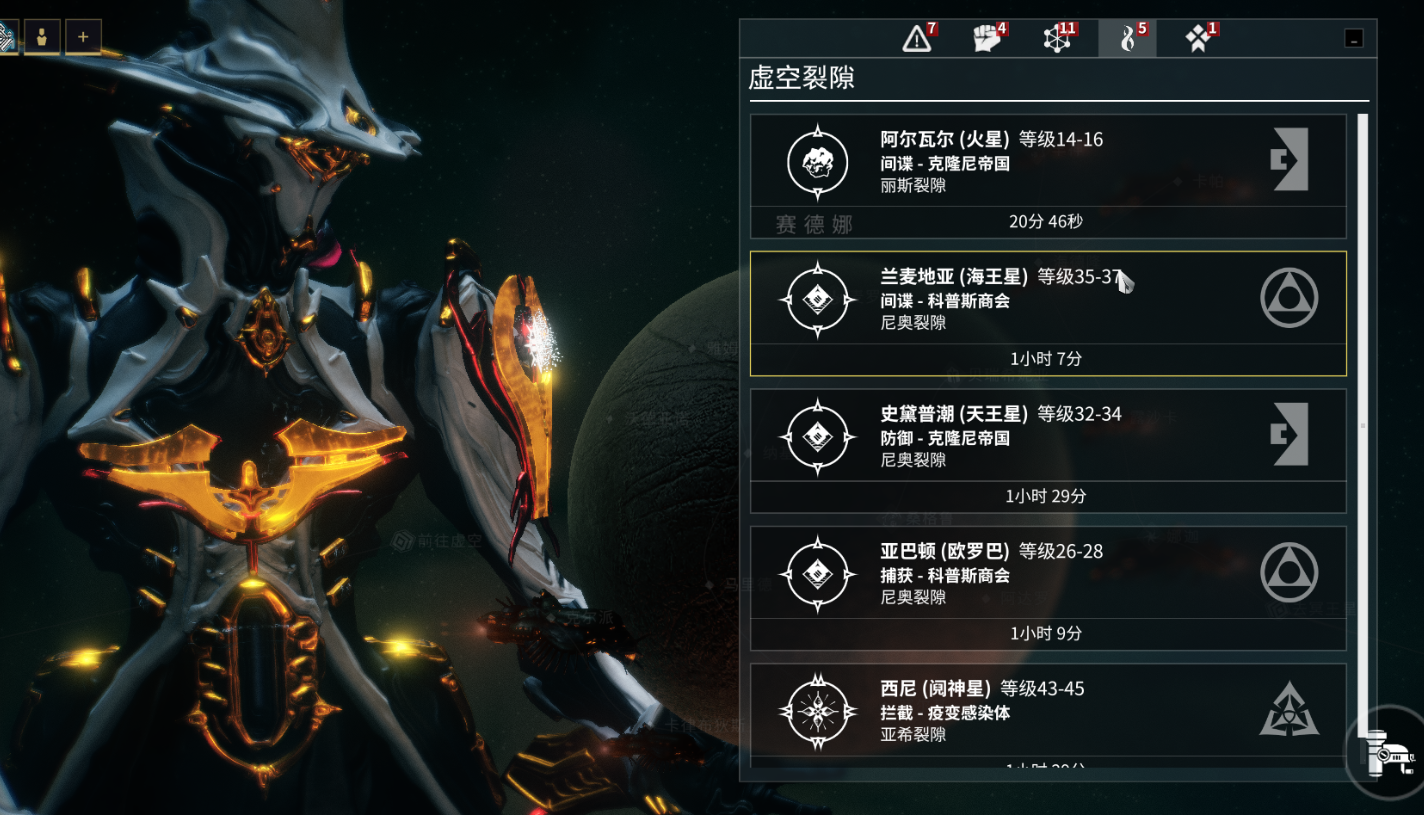The height and width of the screenshot is (815, 1424).
Task: Click the Lith relic icon beside 阿尔瓦尔
Action: coord(817,160)
